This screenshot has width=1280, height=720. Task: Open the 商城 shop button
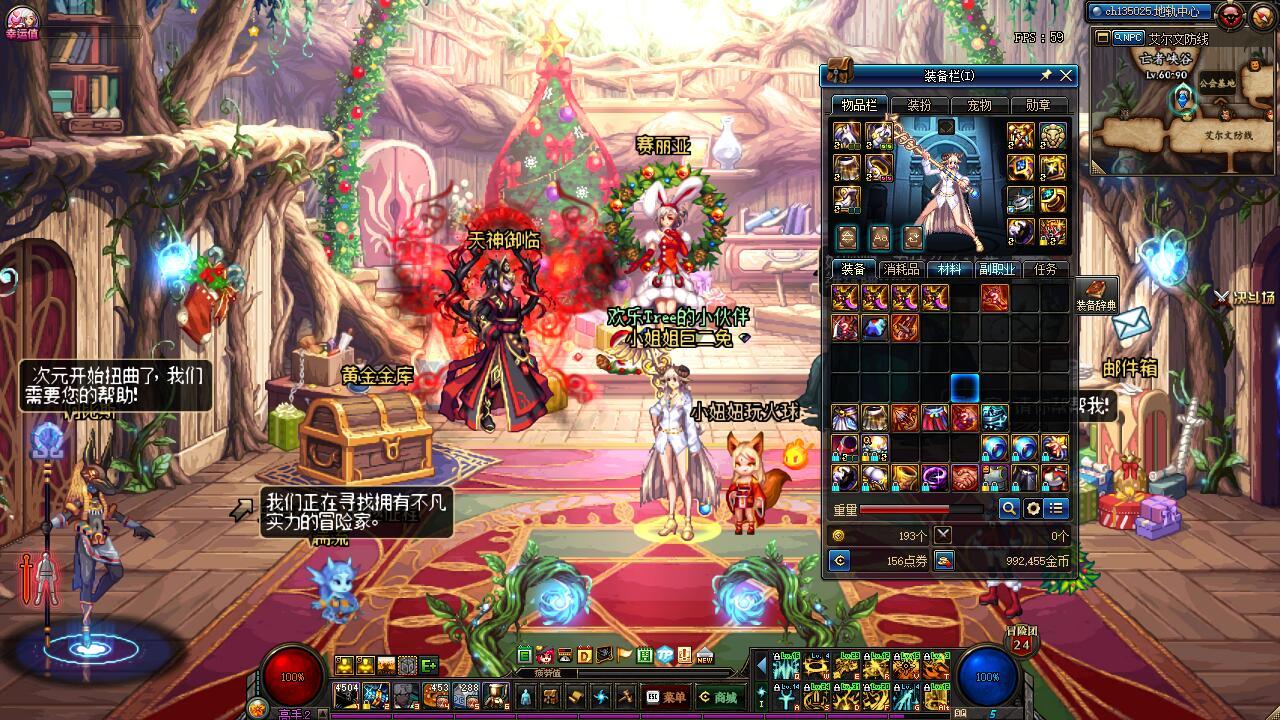coord(720,697)
